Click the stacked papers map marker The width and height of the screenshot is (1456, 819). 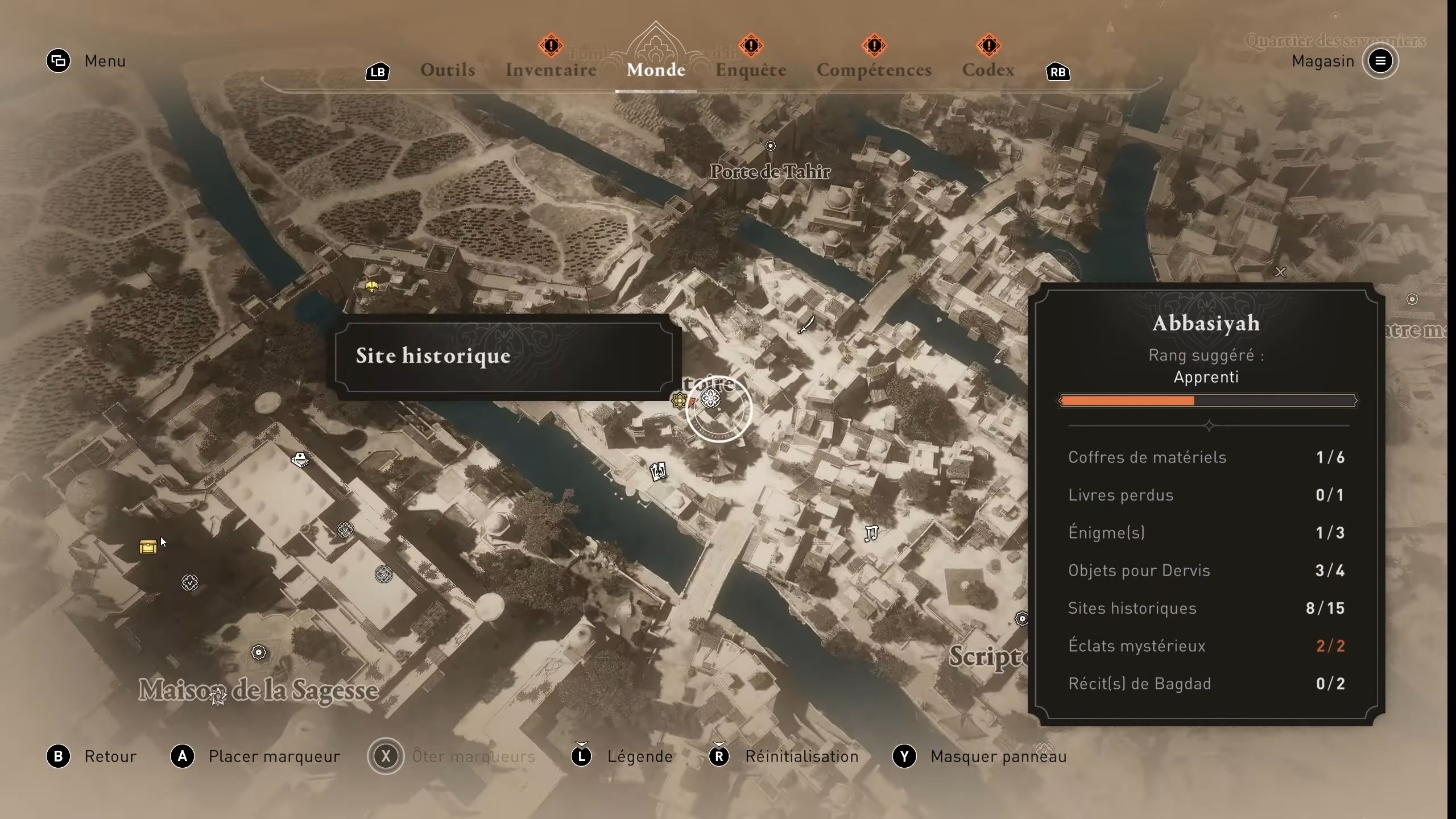click(300, 459)
